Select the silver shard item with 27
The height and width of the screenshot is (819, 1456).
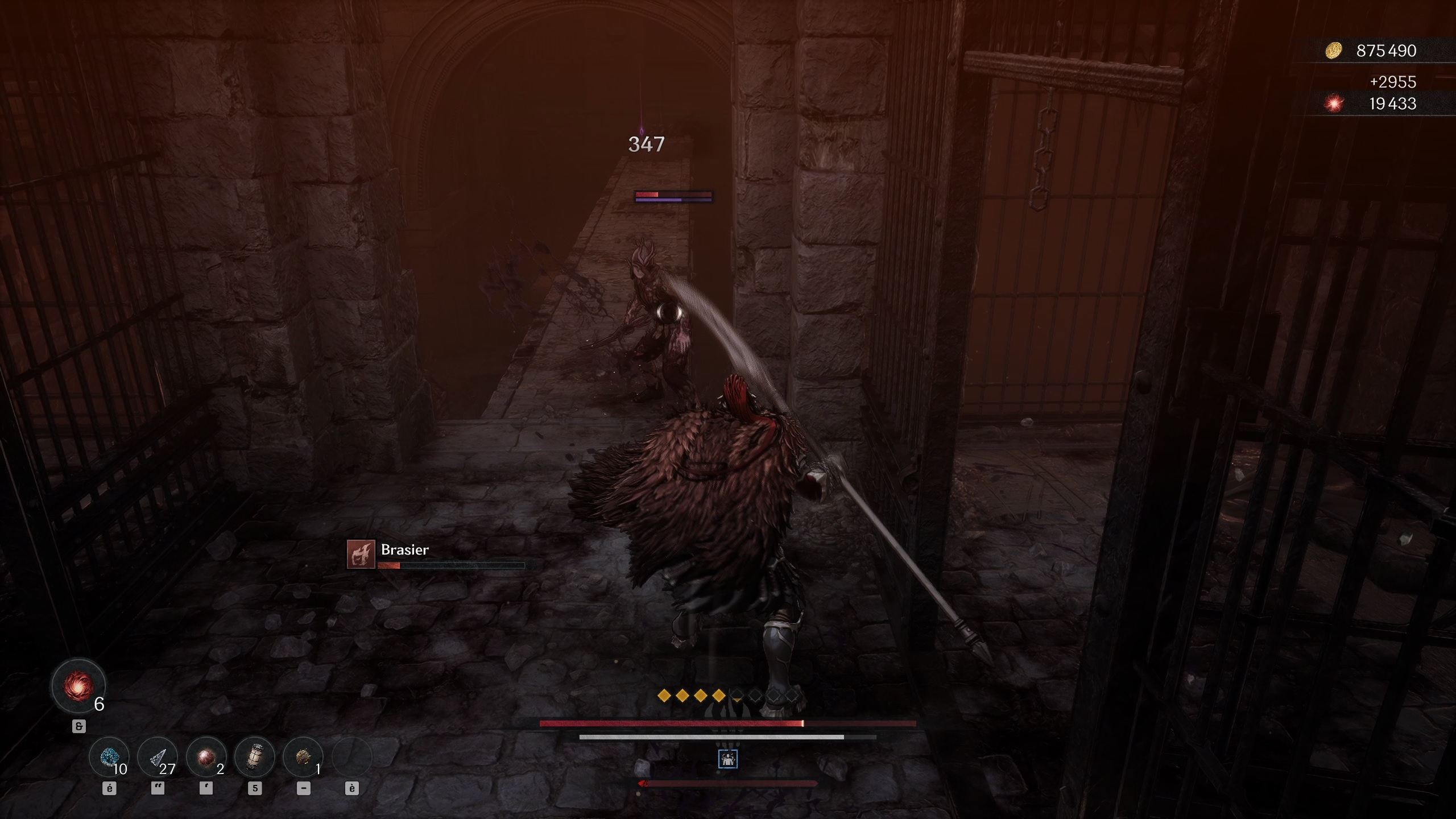158,757
